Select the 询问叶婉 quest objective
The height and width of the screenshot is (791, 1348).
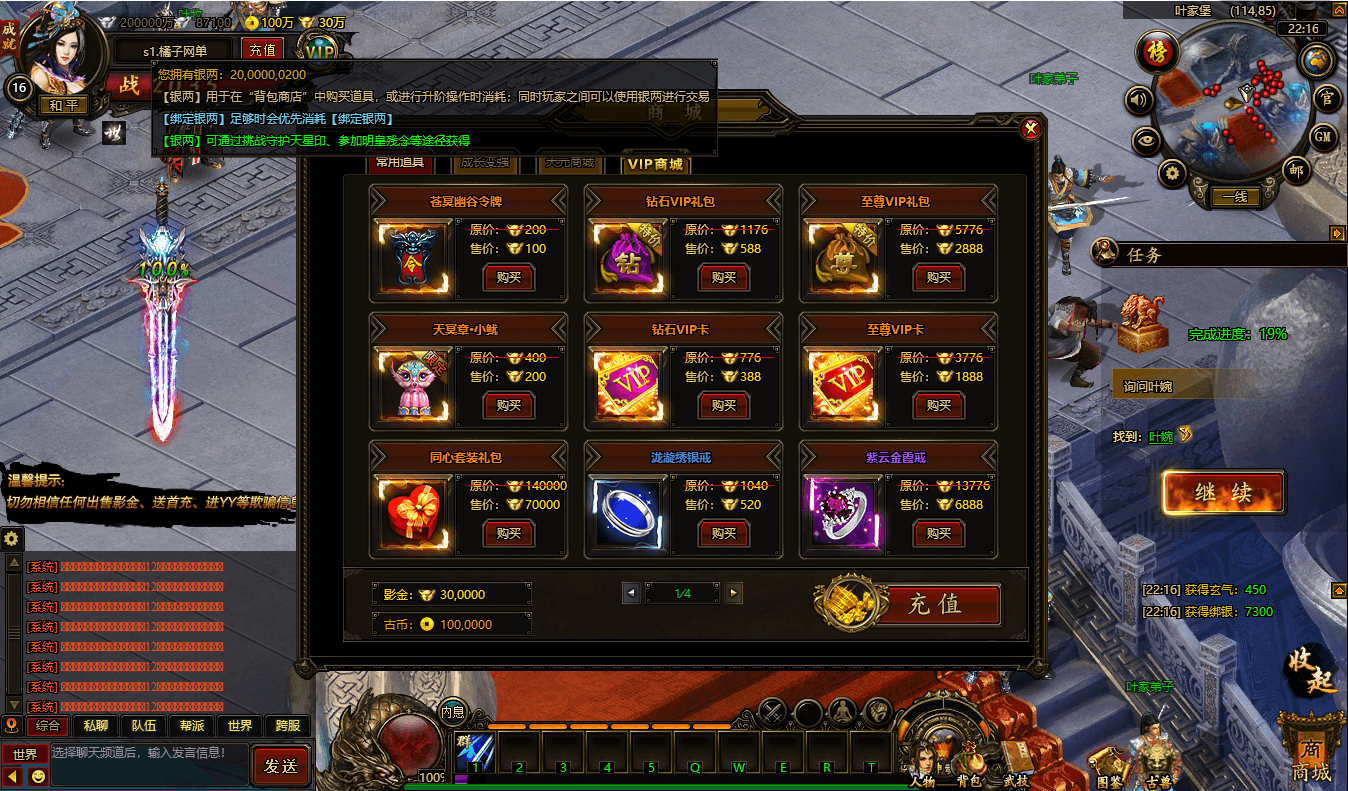(x=1180, y=386)
